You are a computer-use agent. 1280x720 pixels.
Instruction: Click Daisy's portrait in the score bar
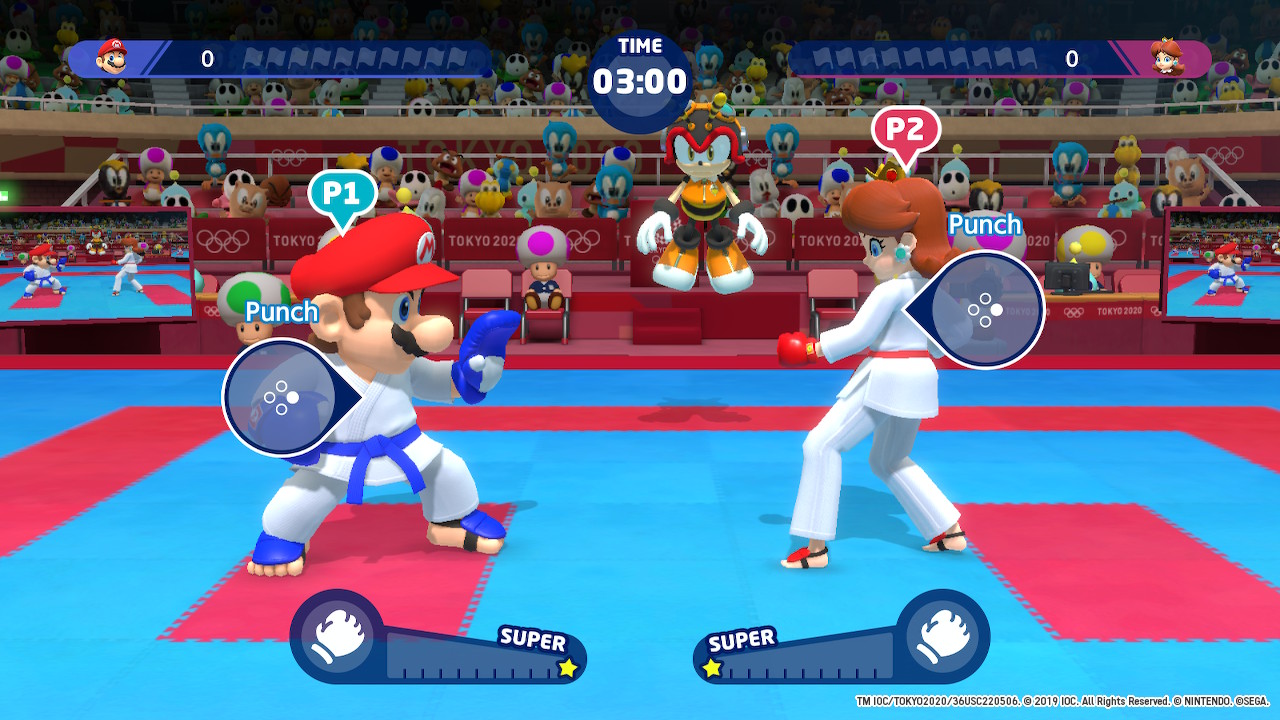click(1166, 57)
